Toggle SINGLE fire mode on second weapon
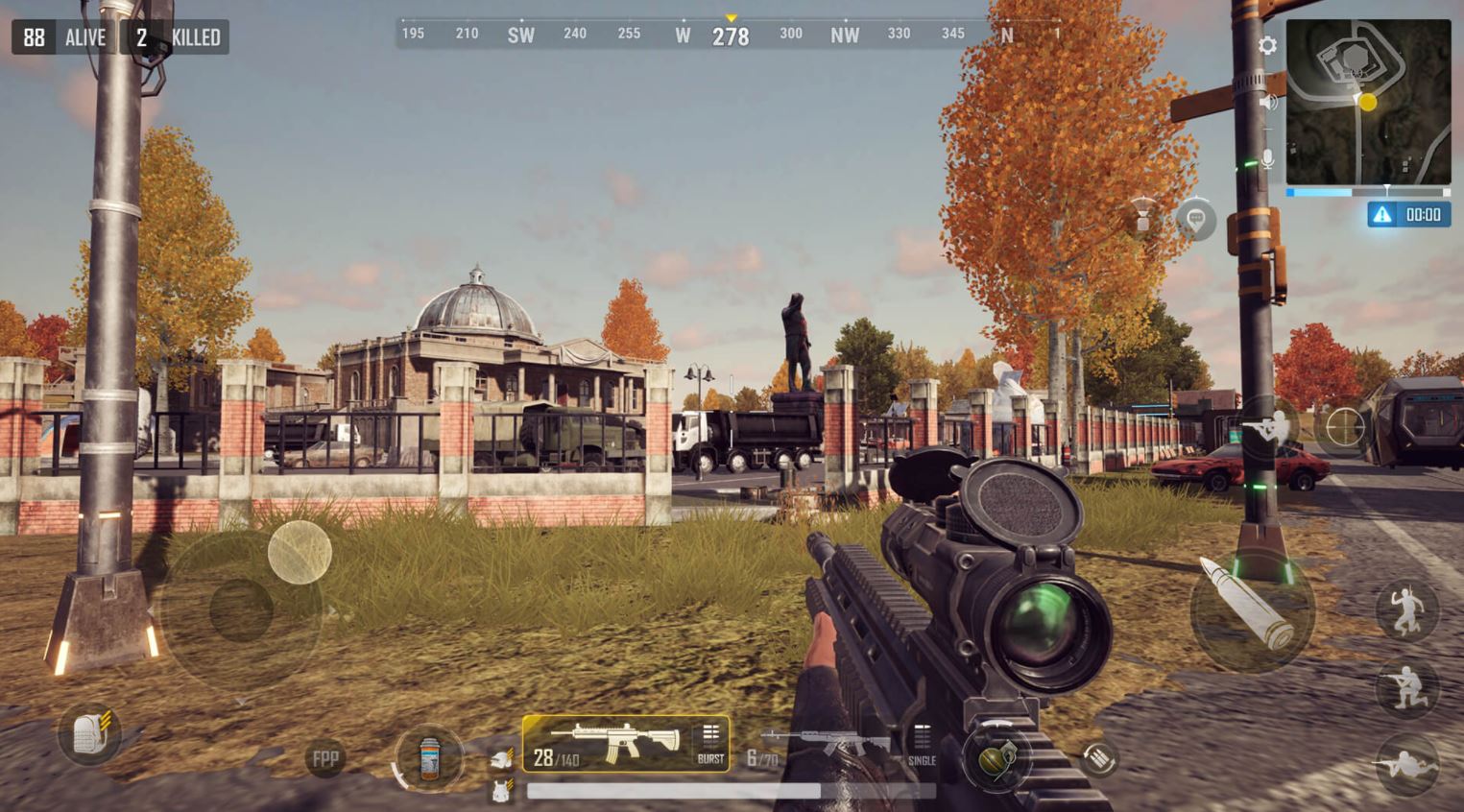Screen dimensions: 1464x812 [x=921, y=758]
